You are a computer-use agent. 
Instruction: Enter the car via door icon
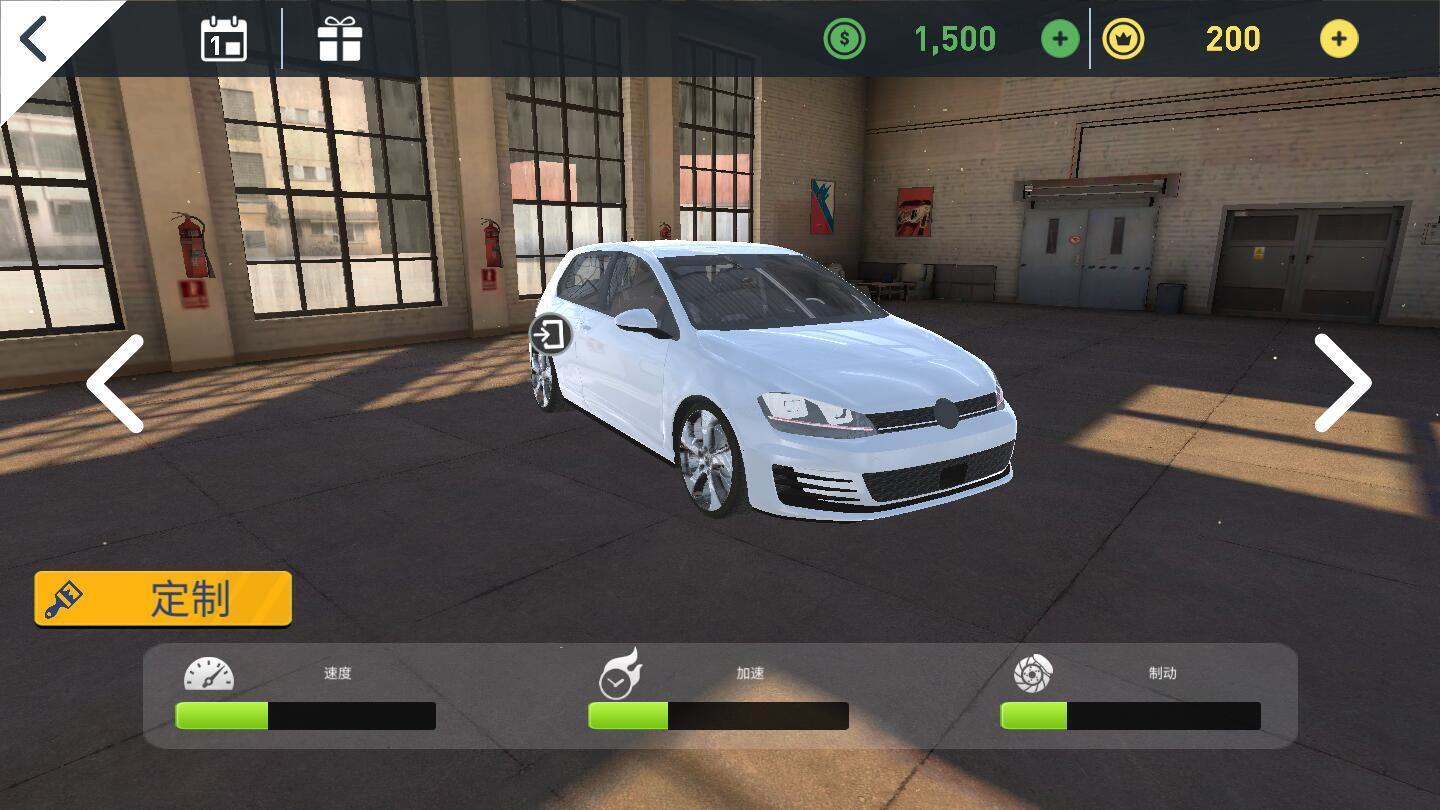[549, 334]
